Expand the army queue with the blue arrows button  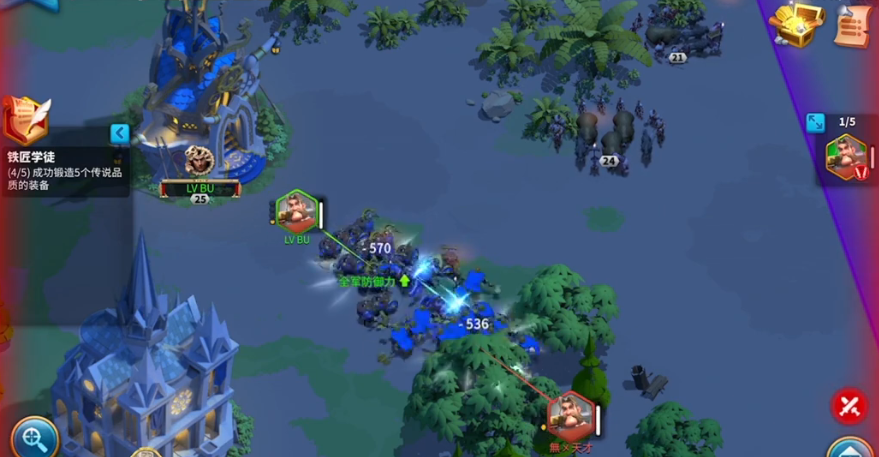tap(815, 123)
